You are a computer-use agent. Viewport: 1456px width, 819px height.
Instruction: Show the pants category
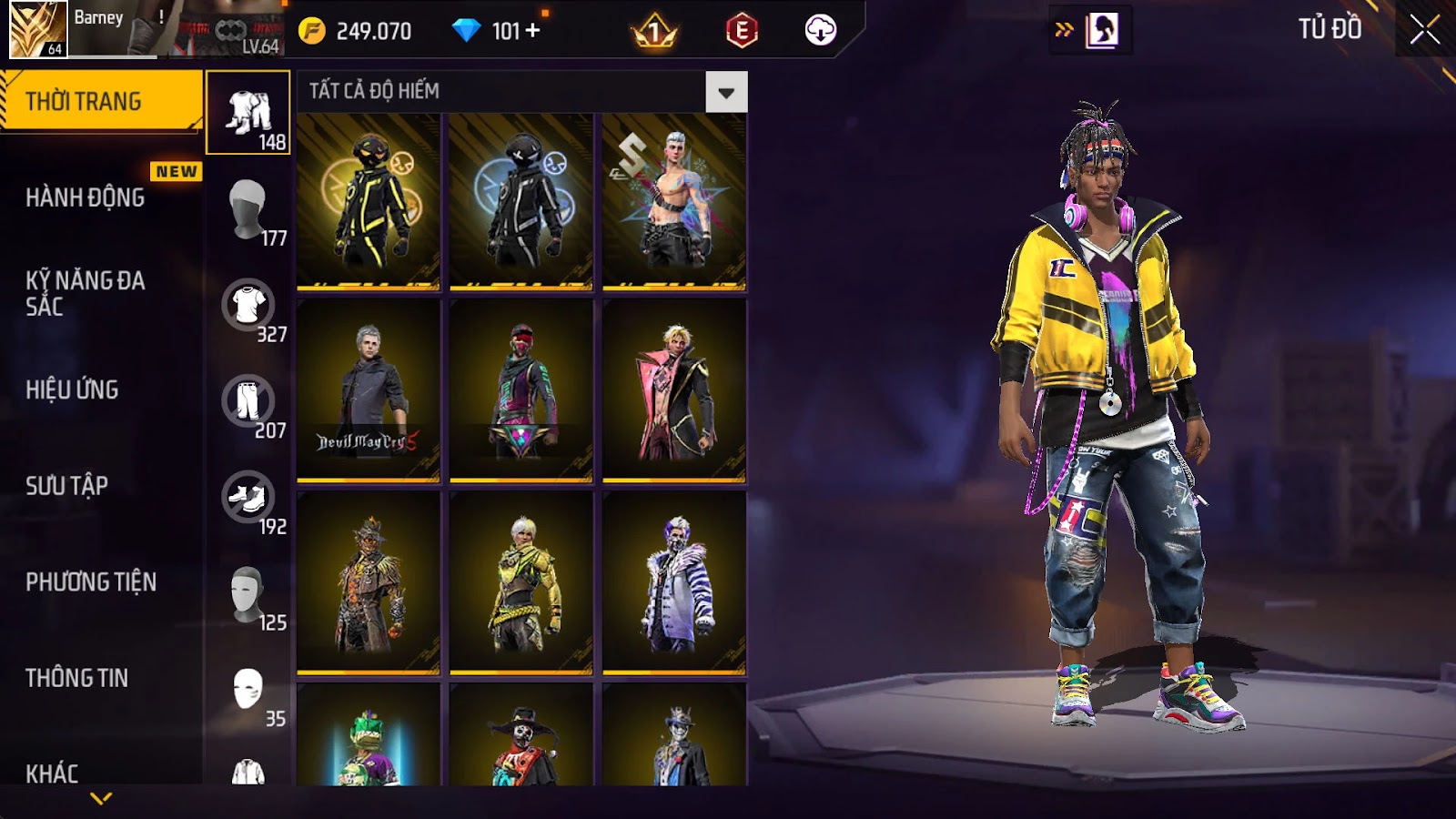248,400
